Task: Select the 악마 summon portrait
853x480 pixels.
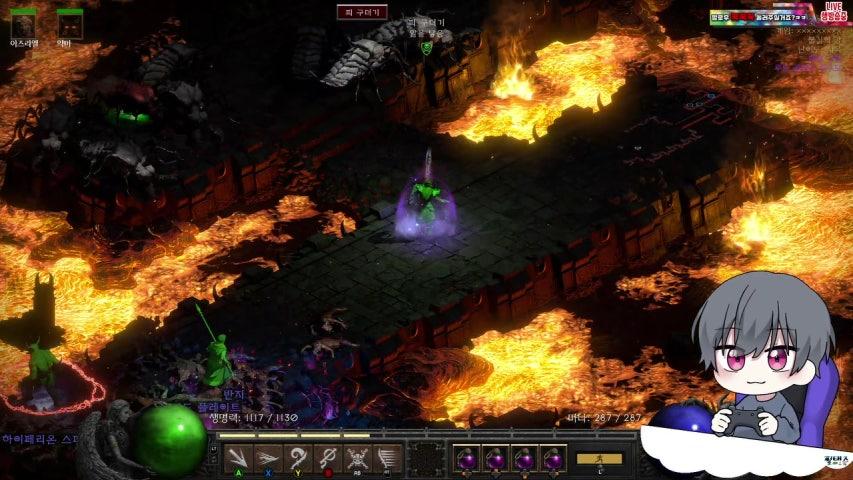Action: pyautogui.click(x=69, y=25)
